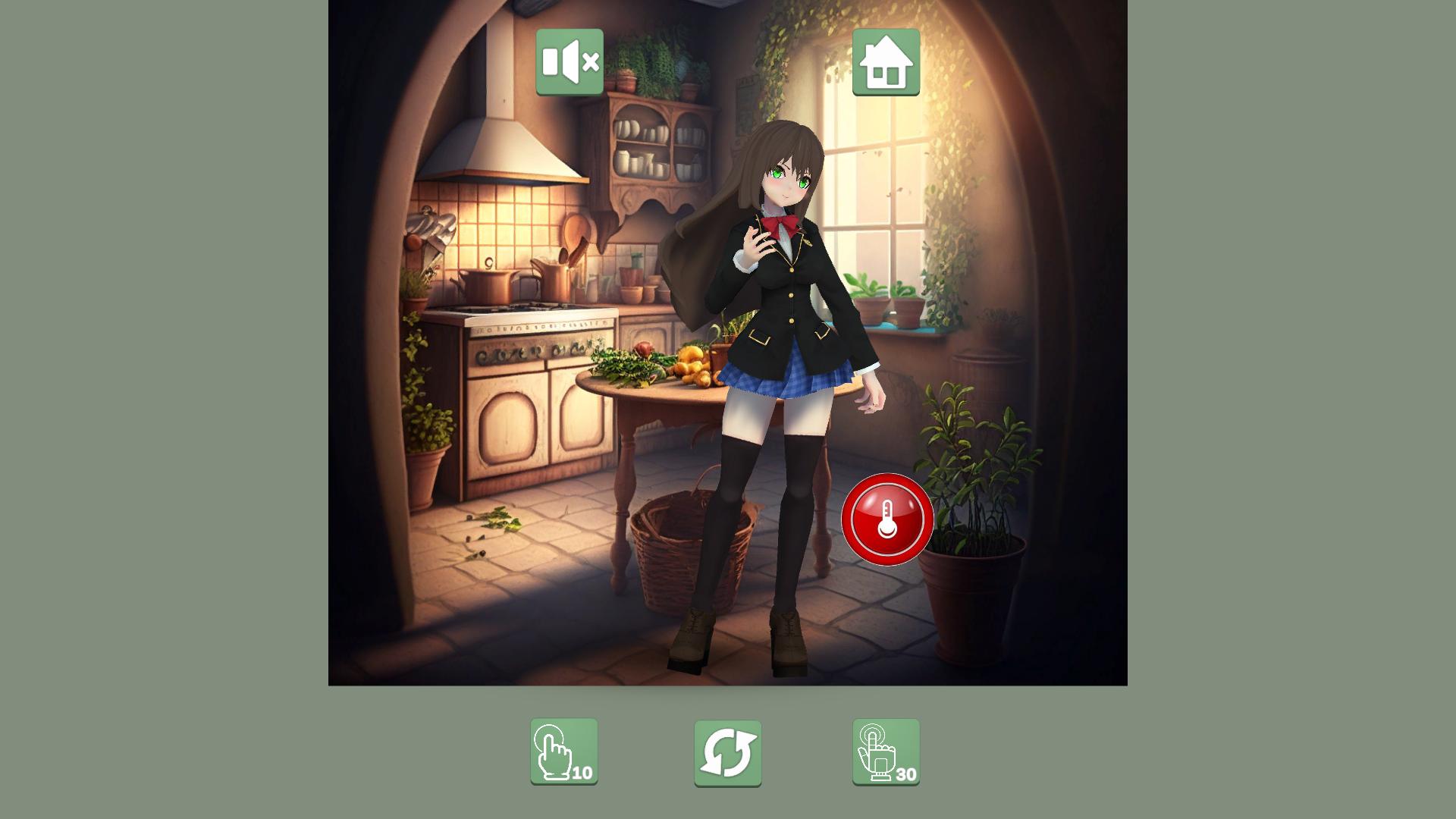This screenshot has height=819, width=1456.
Task: Toggle the speaker mute icon
Action: pos(570,63)
